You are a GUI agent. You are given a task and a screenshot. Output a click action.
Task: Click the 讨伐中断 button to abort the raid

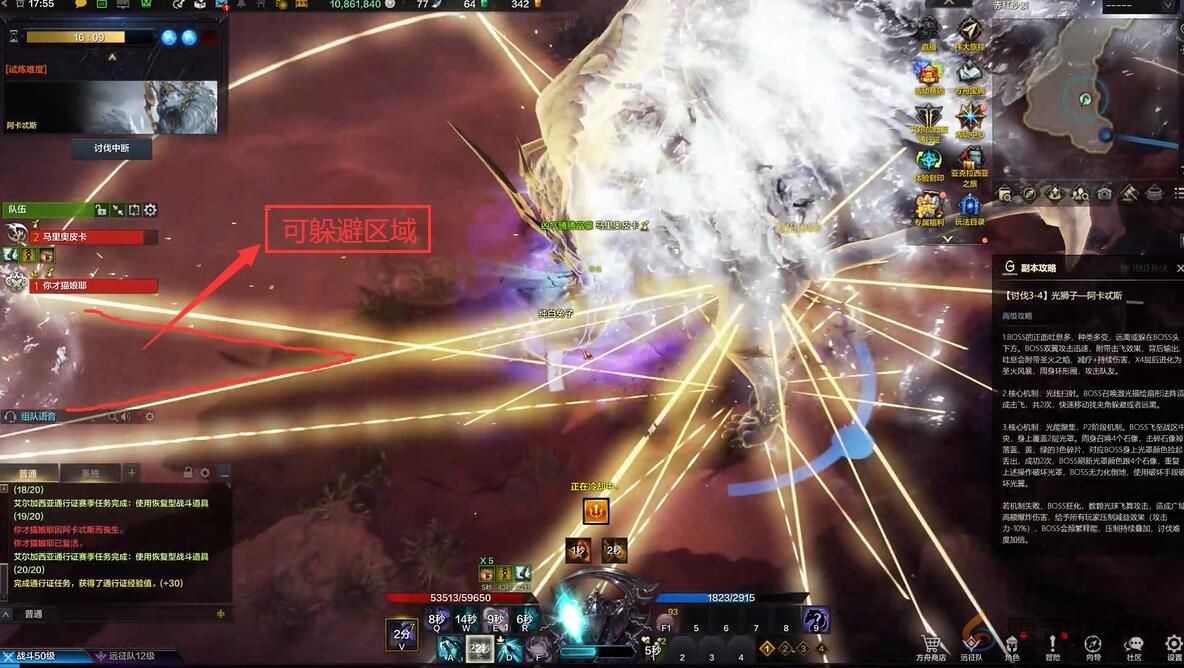point(111,148)
